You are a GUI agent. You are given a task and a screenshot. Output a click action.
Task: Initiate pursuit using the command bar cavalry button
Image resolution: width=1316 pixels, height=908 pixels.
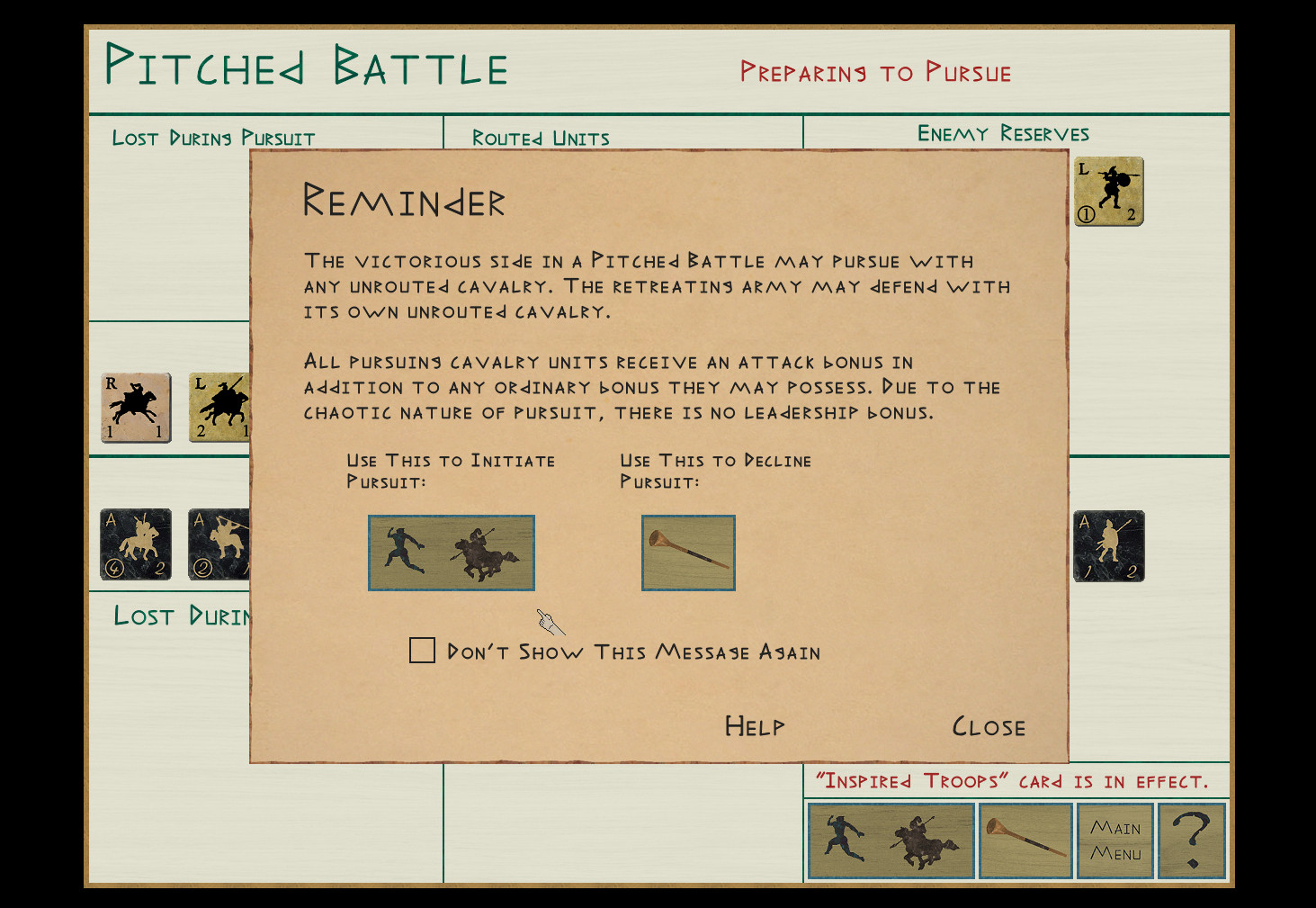point(891,841)
